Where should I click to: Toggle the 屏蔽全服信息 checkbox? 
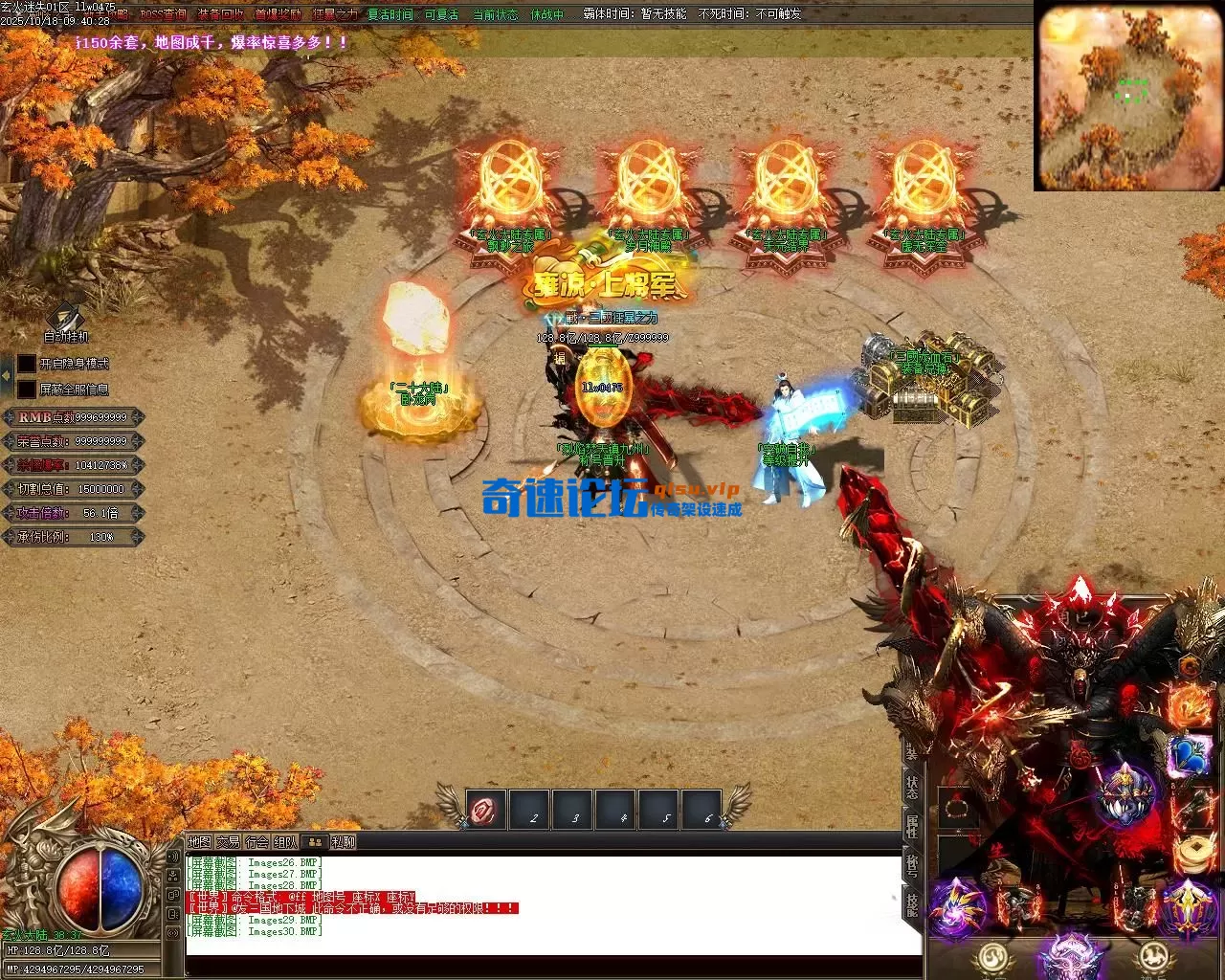point(27,390)
